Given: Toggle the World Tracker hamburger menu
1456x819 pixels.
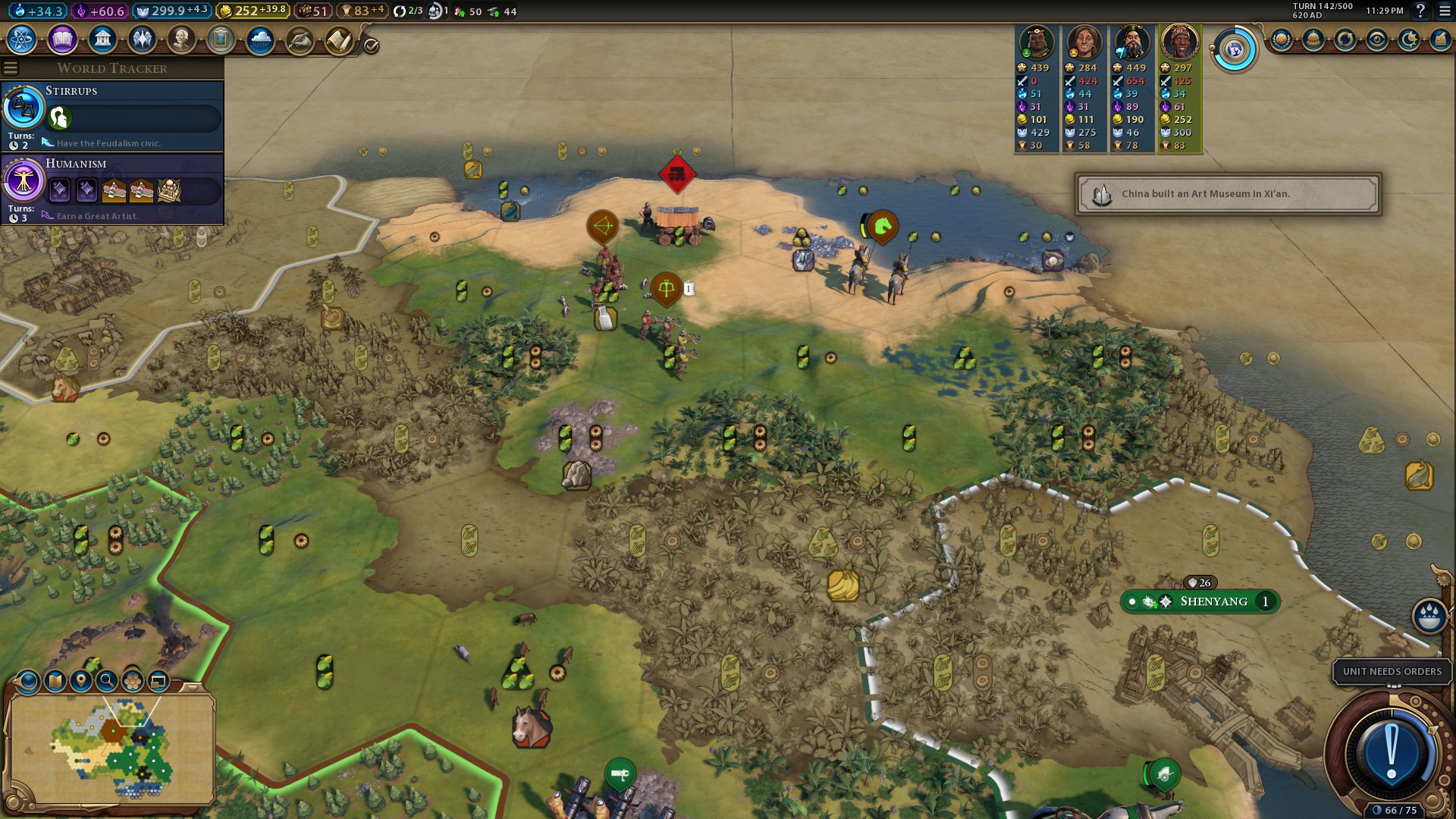Looking at the screenshot, I should coord(11,68).
